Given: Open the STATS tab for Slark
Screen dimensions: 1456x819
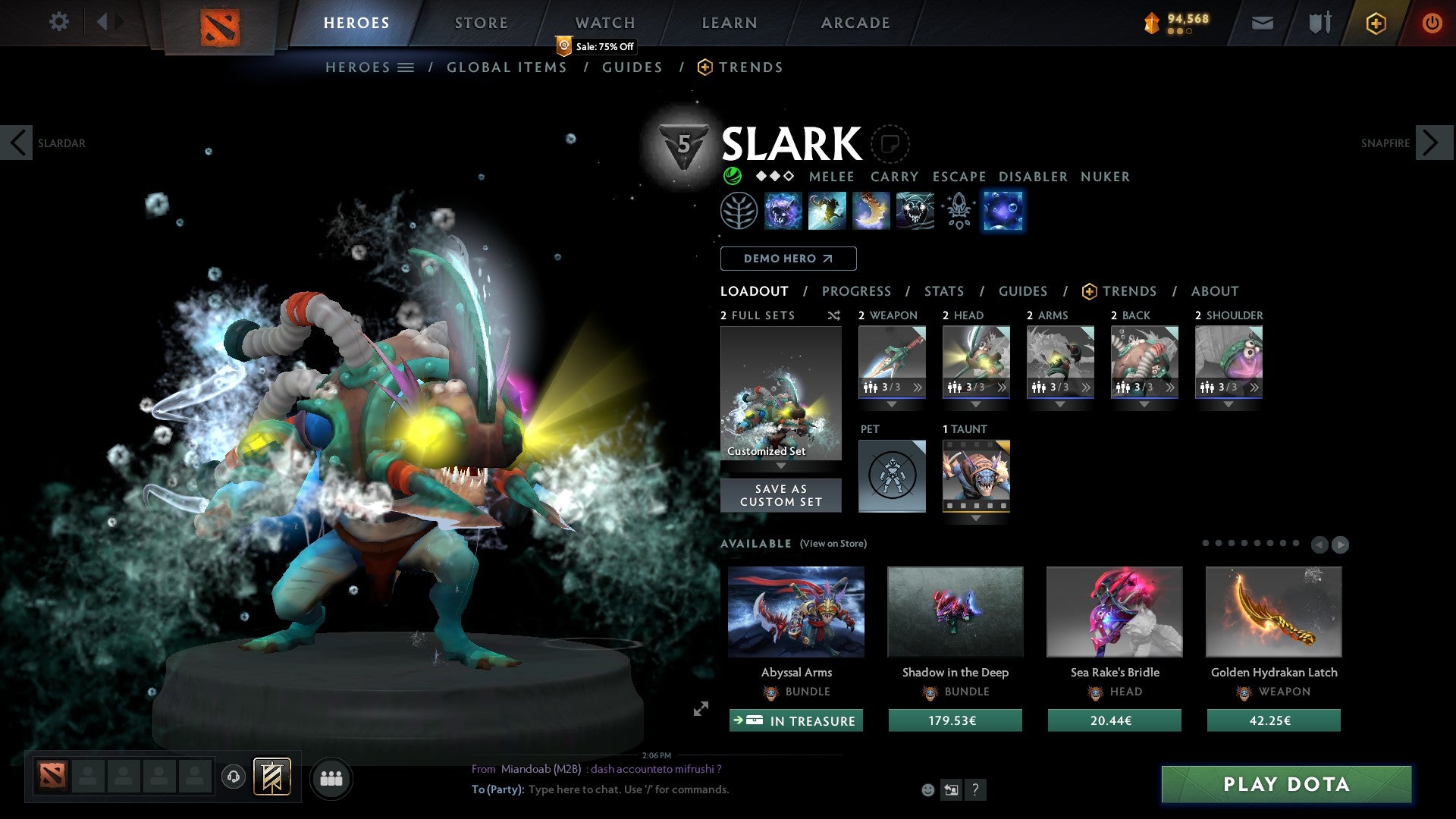Looking at the screenshot, I should [944, 291].
